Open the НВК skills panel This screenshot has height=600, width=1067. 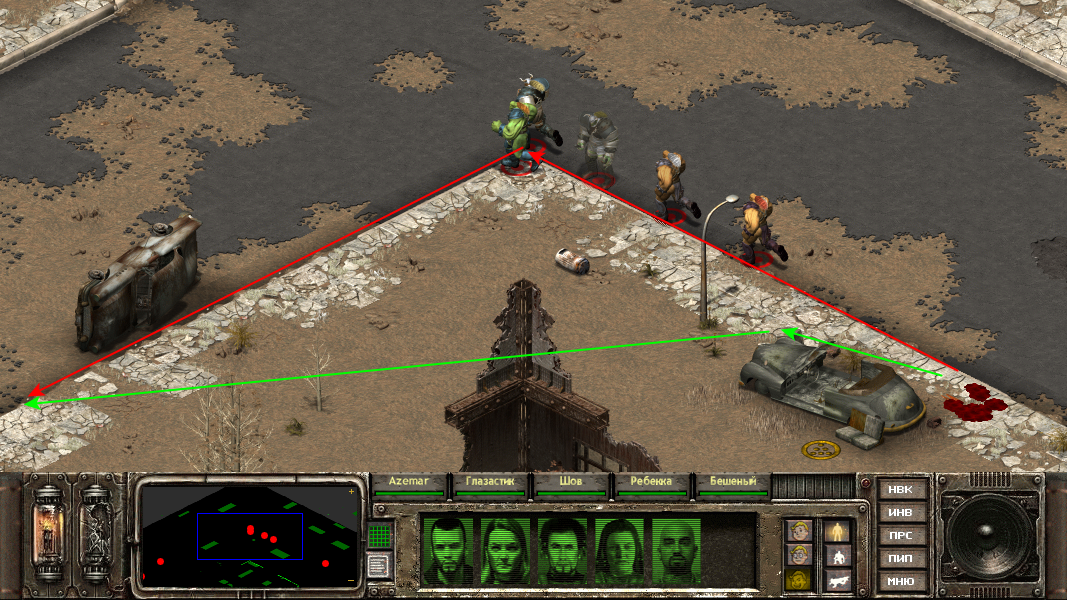click(900, 490)
